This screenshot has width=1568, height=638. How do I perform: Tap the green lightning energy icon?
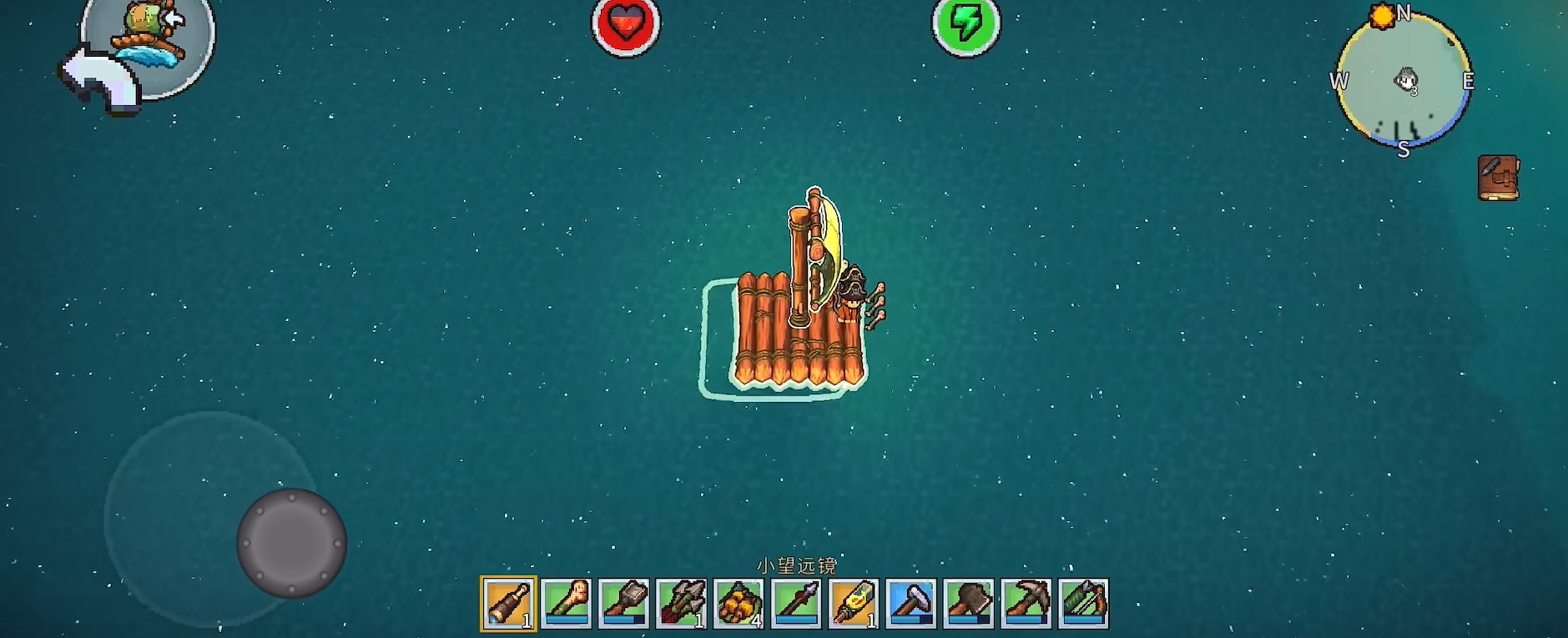point(966,25)
